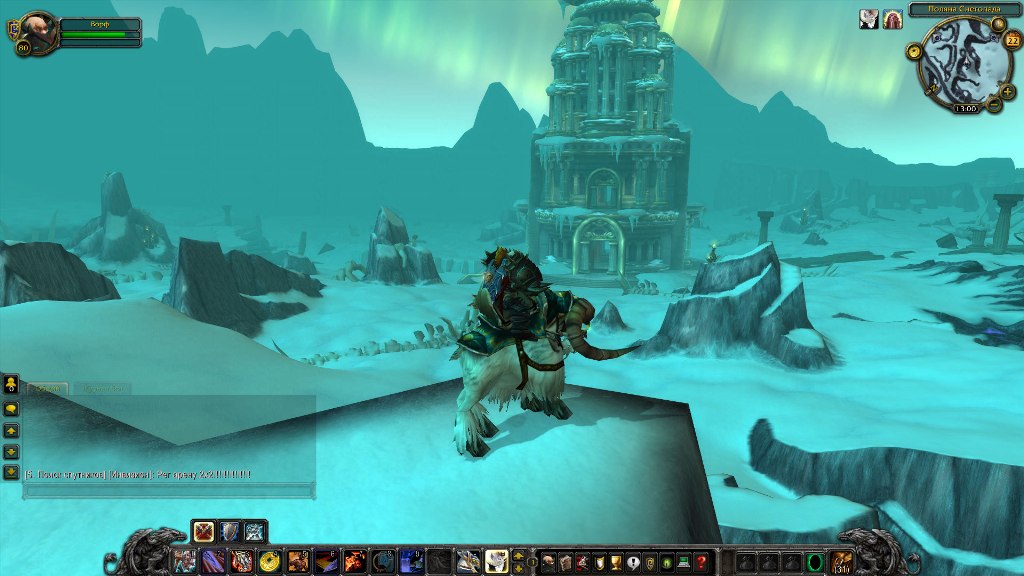The width and height of the screenshot is (1024, 576).
Task: Activate the gold coin action bar ability
Action: click(x=269, y=562)
